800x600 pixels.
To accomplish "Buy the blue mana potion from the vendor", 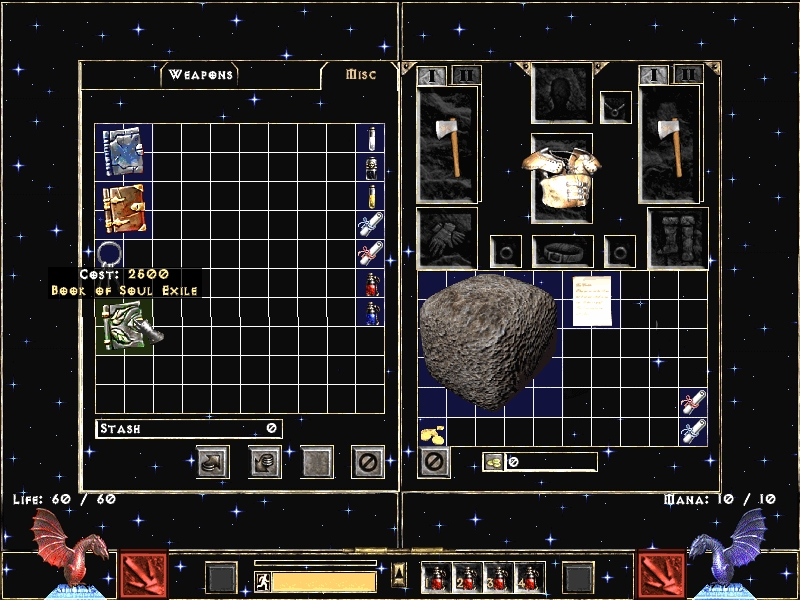I will point(370,312).
